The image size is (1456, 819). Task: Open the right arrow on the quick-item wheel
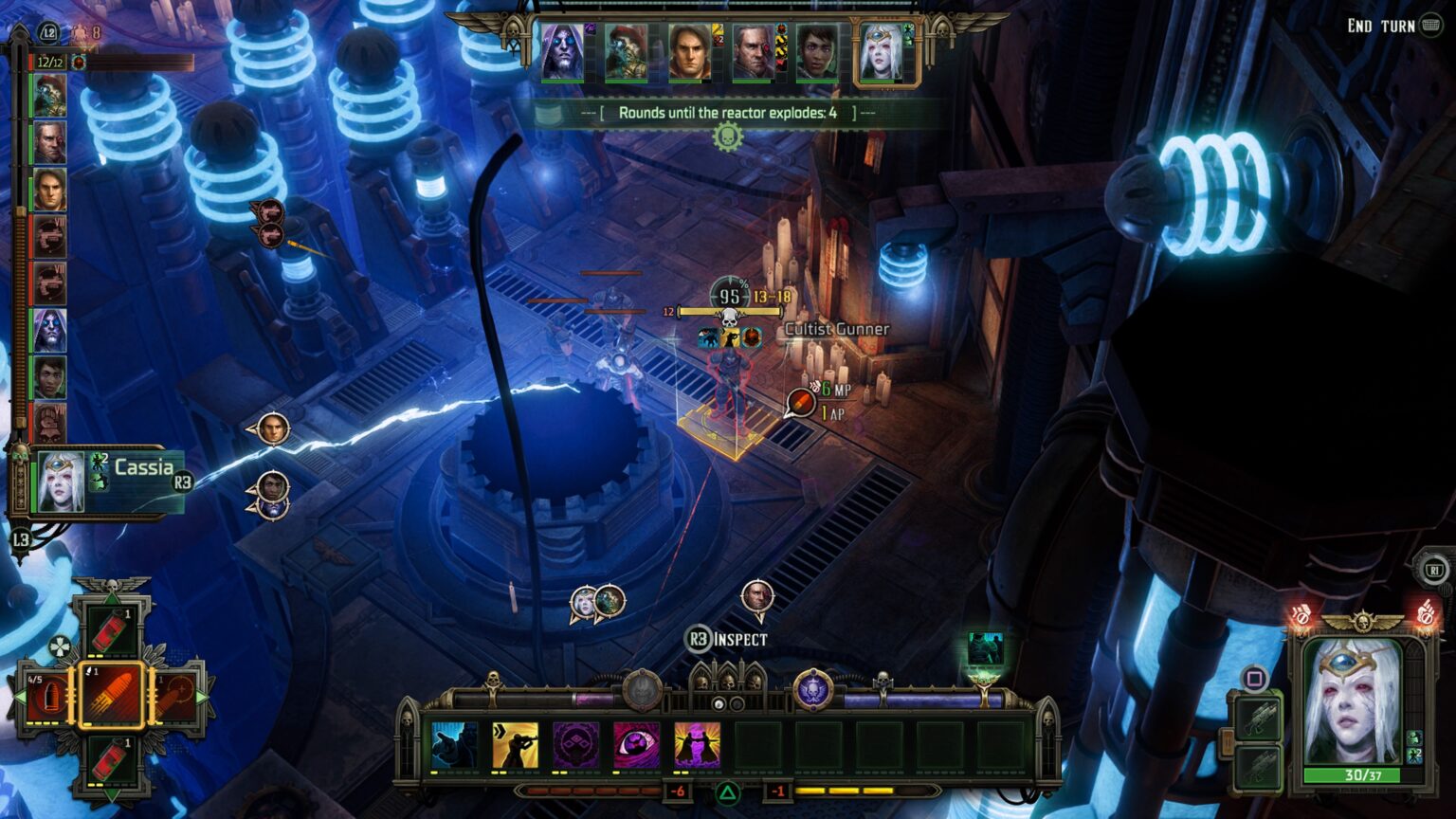point(201,698)
